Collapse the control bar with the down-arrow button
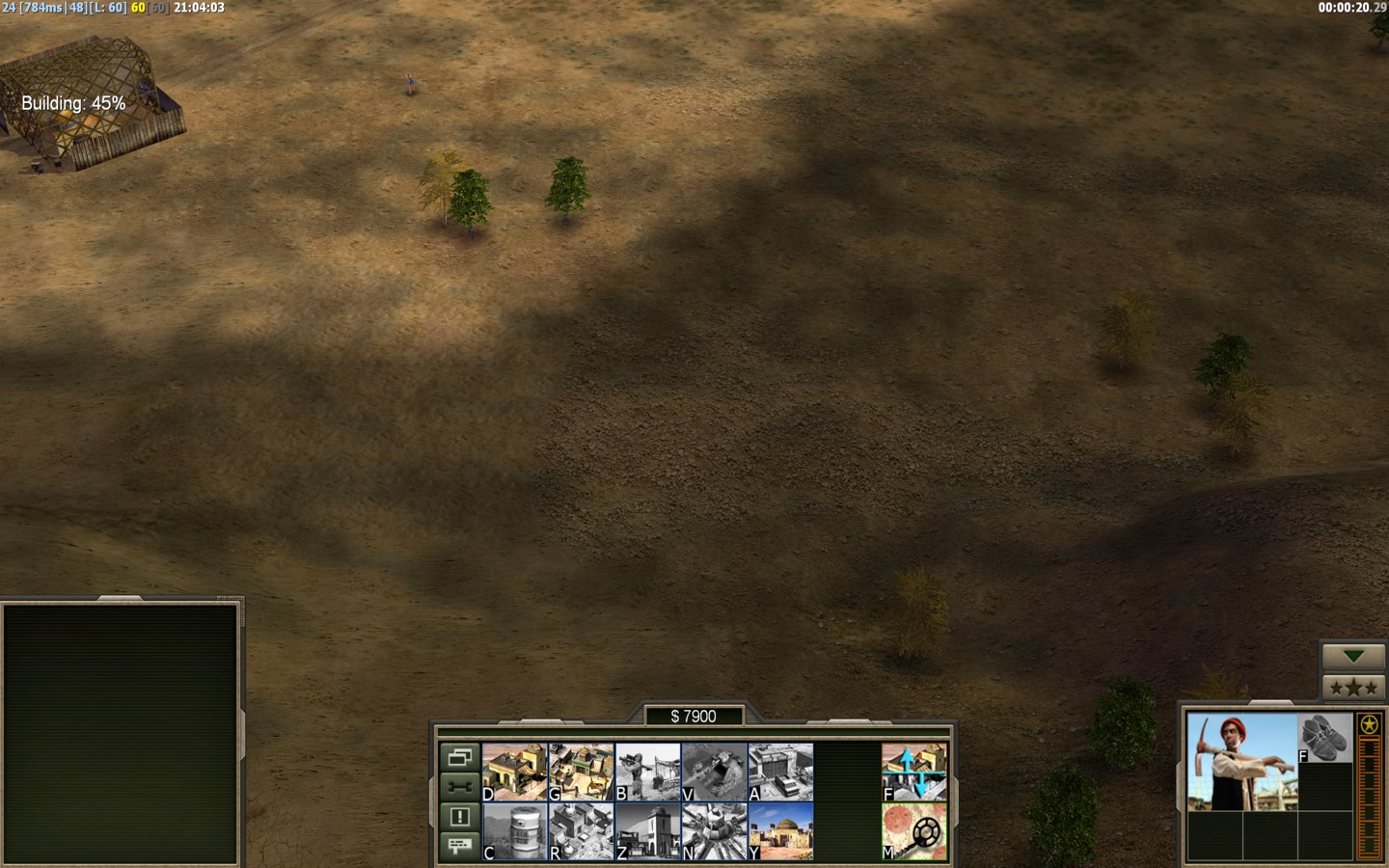1389x868 pixels. (1353, 657)
